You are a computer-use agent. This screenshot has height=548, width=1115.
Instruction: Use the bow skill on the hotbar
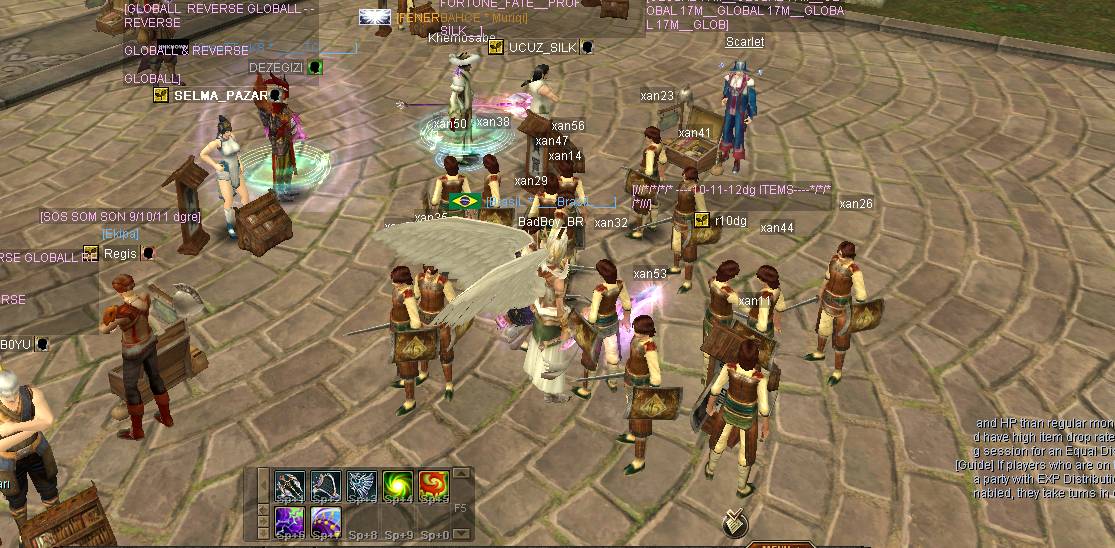click(x=326, y=486)
